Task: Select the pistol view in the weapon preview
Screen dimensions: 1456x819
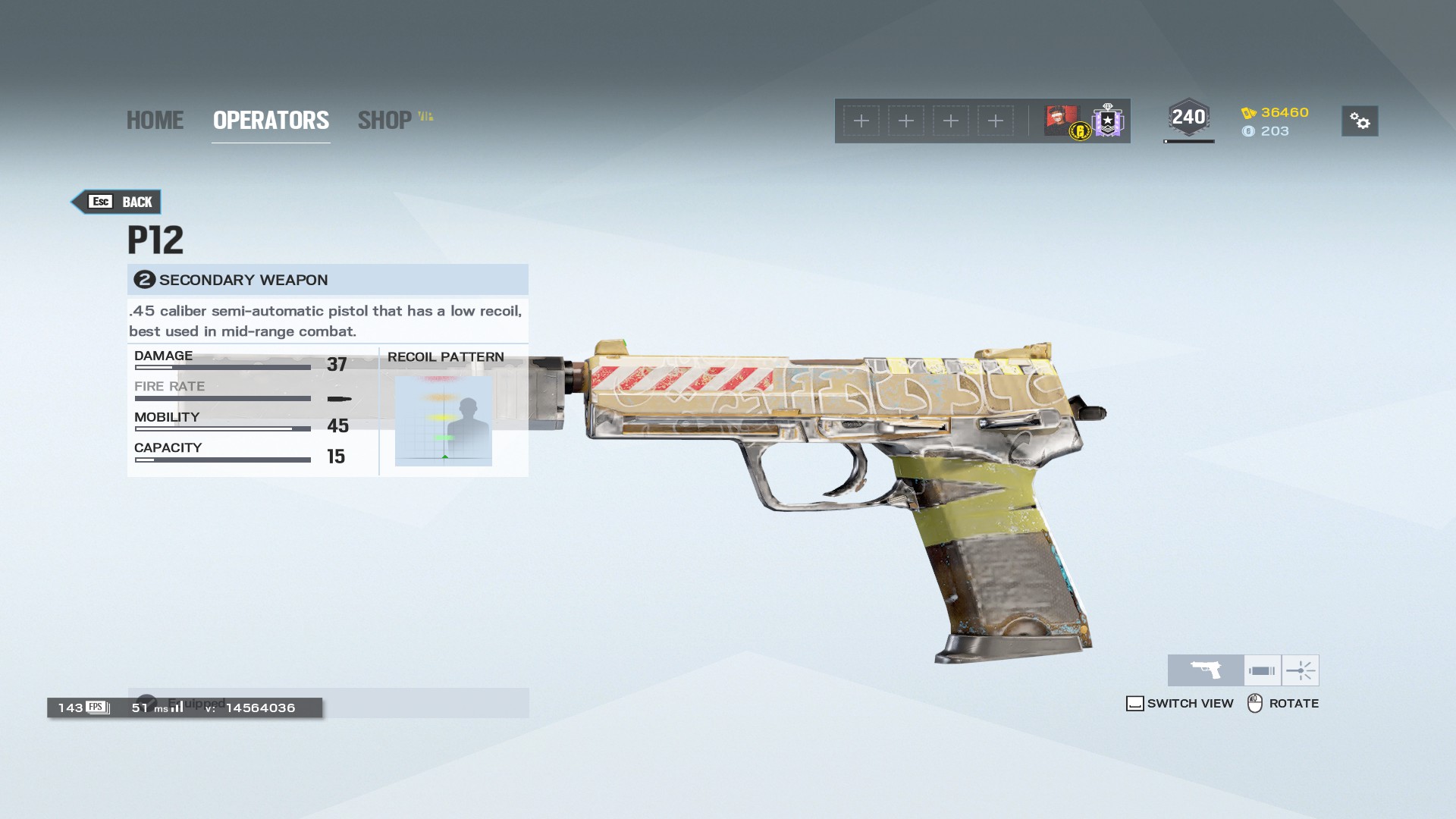Action: [1205, 670]
